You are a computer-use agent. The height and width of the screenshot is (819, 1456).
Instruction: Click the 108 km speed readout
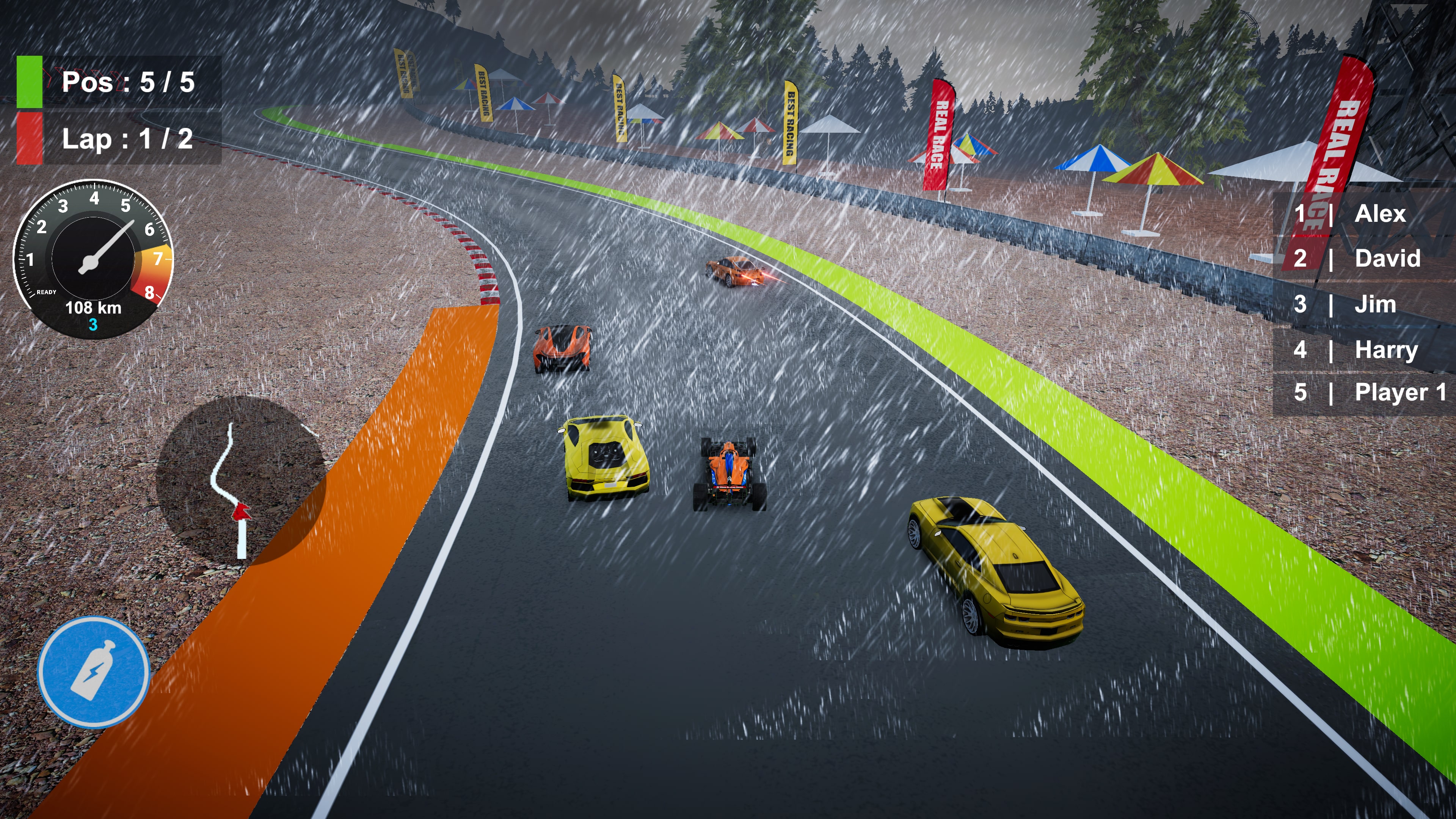(x=94, y=308)
